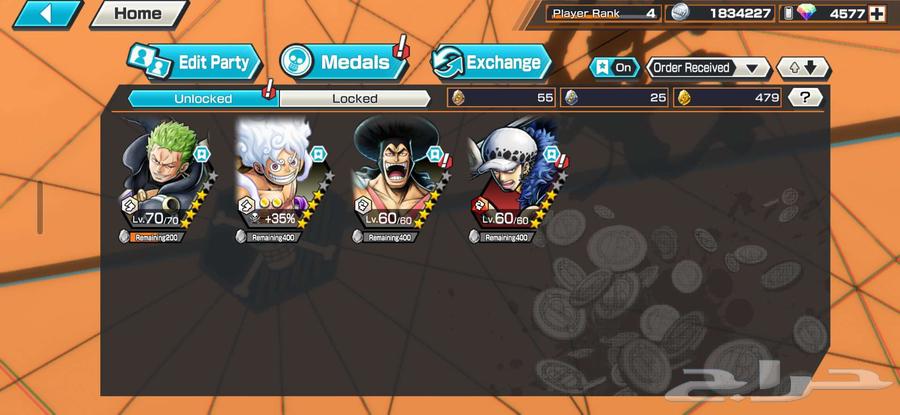
Task: Open the Edit Party screen
Action: click(195, 63)
